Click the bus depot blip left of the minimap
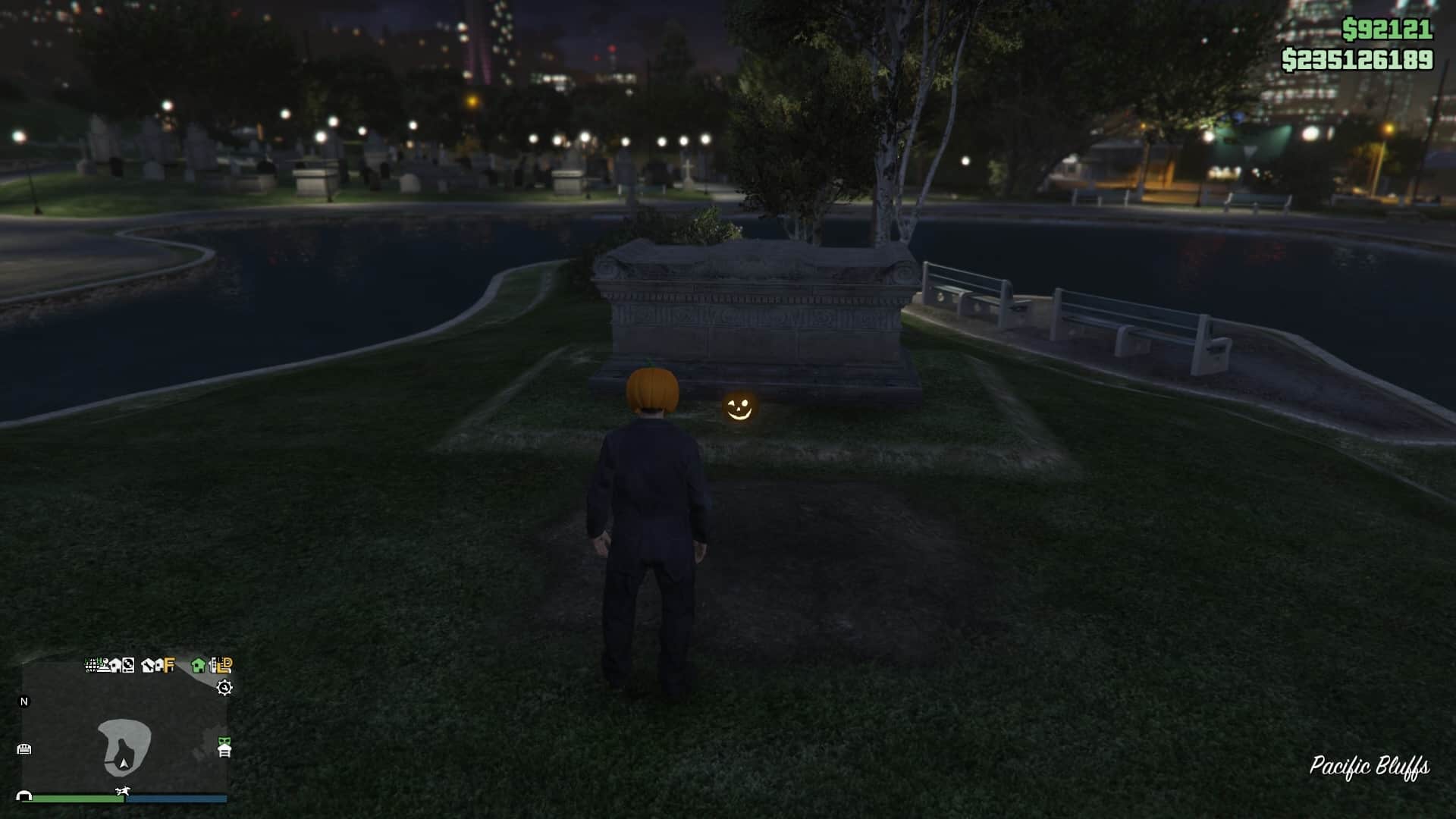Viewport: 1456px width, 819px height. [x=25, y=748]
